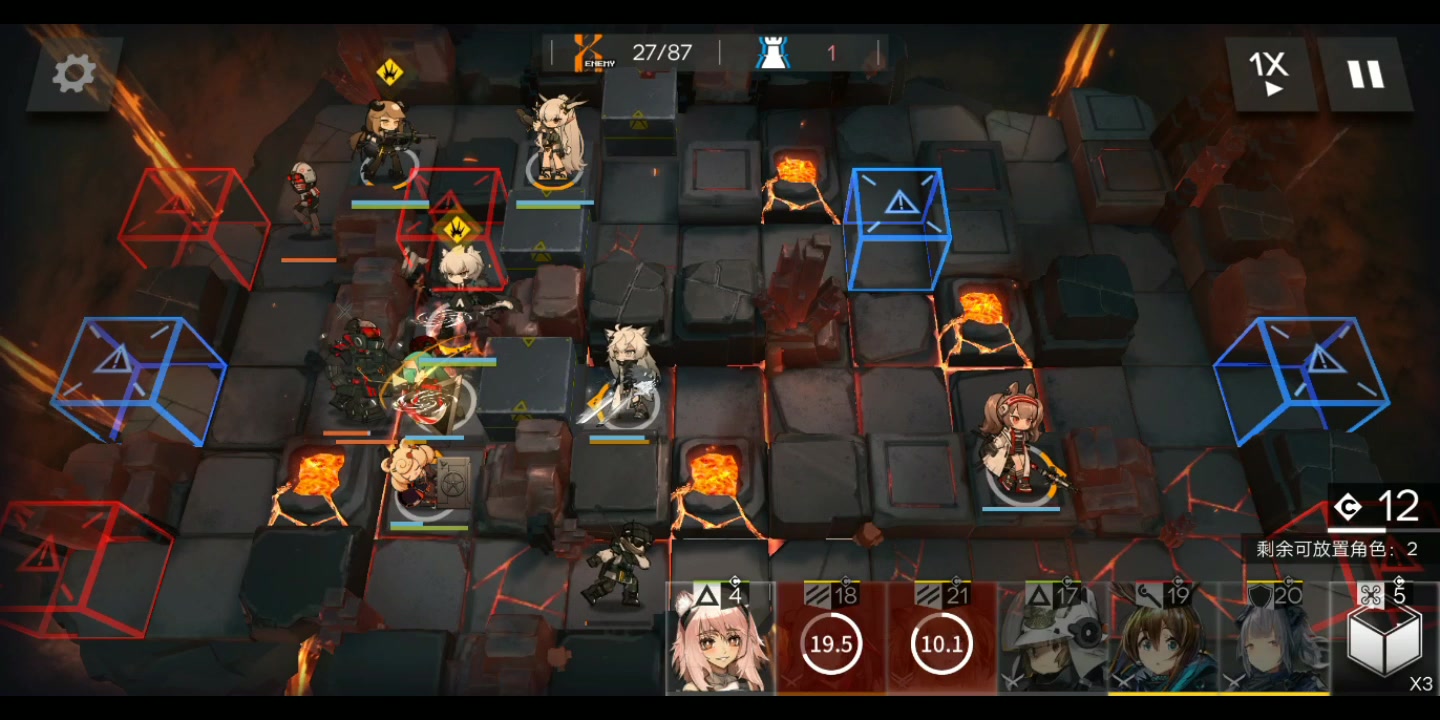Select the pink-haired operator card costing 4
This screenshot has width=1440, height=720.
[x=721, y=640]
